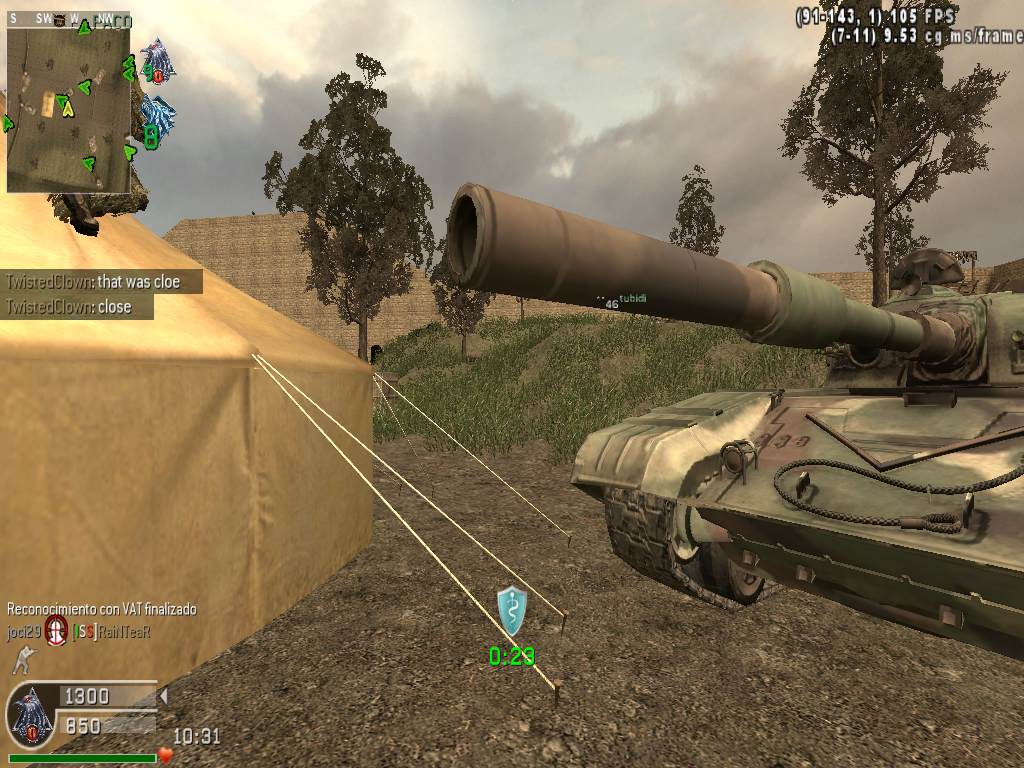Click the headshot icon in the kill feed
Viewport: 1024px width, 768px height.
[57, 631]
